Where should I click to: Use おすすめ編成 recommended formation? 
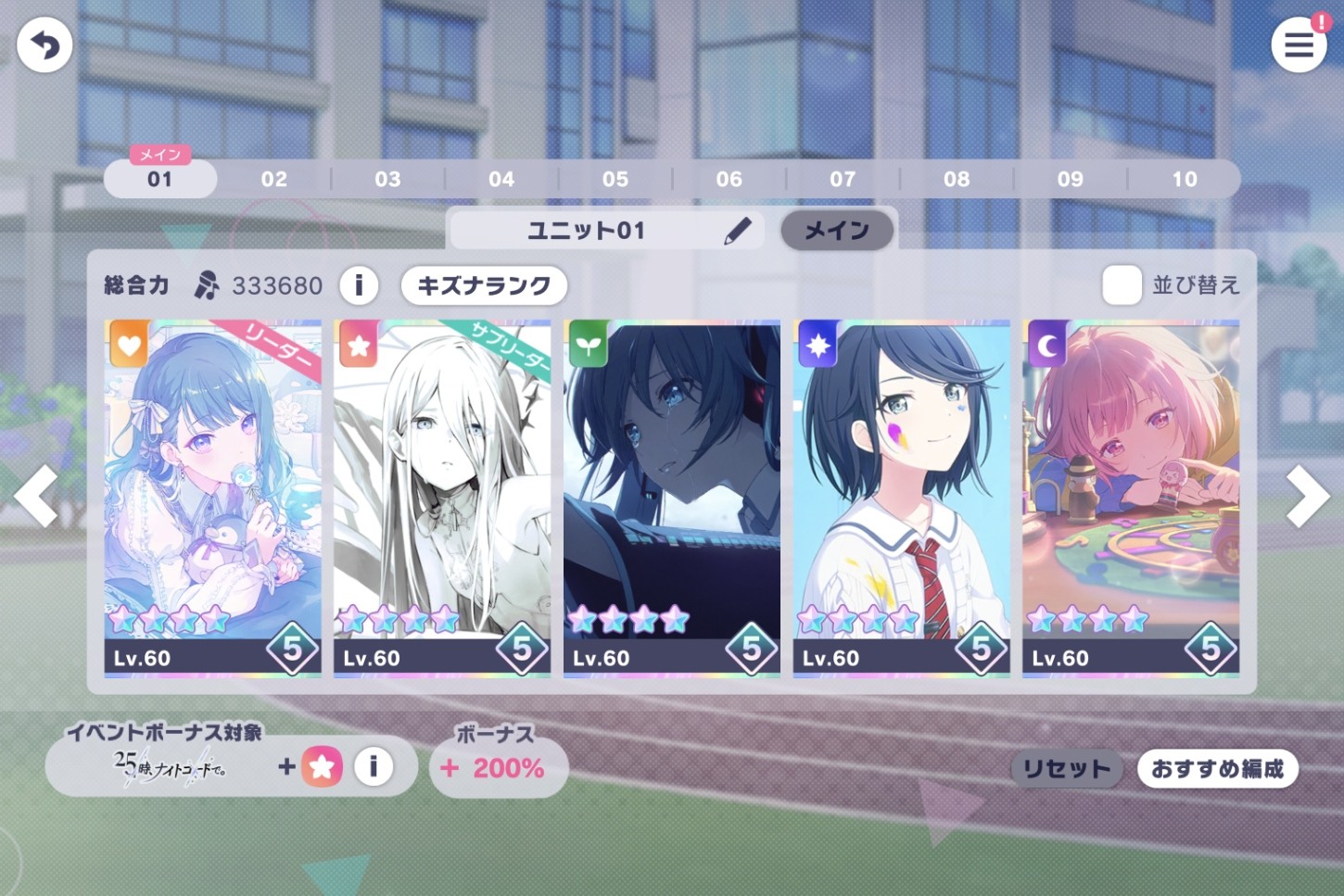[1217, 769]
